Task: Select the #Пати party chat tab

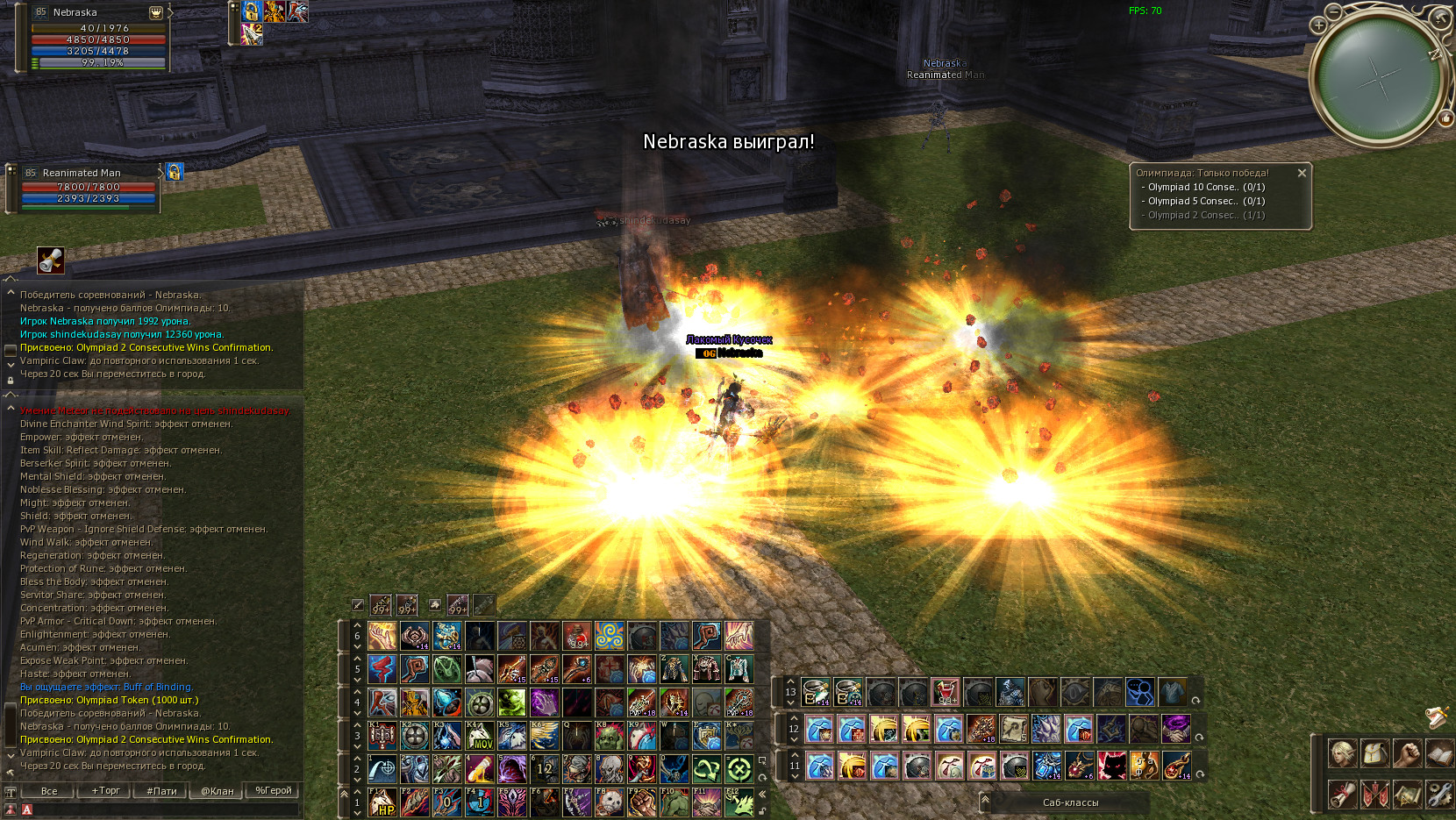Action: click(x=161, y=790)
